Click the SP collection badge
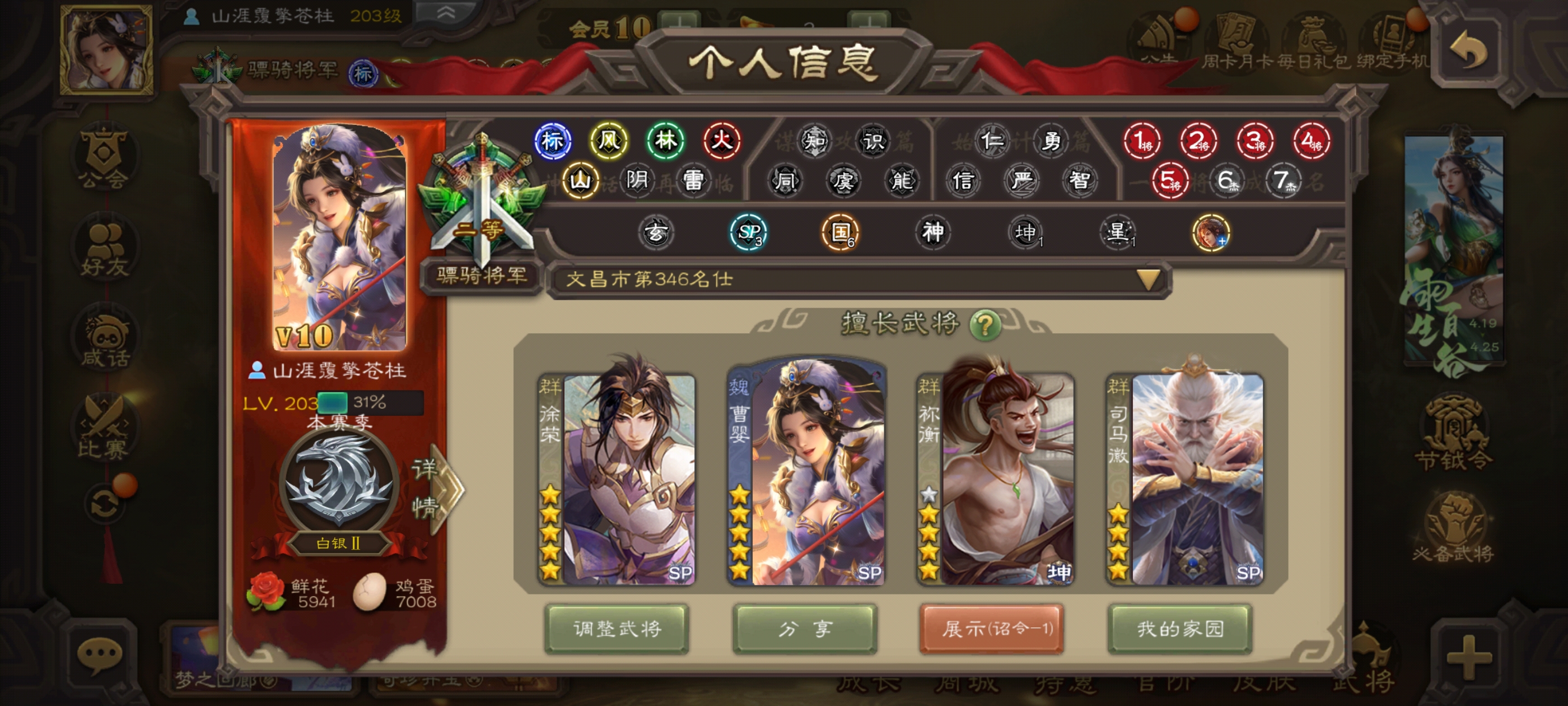 click(x=748, y=232)
